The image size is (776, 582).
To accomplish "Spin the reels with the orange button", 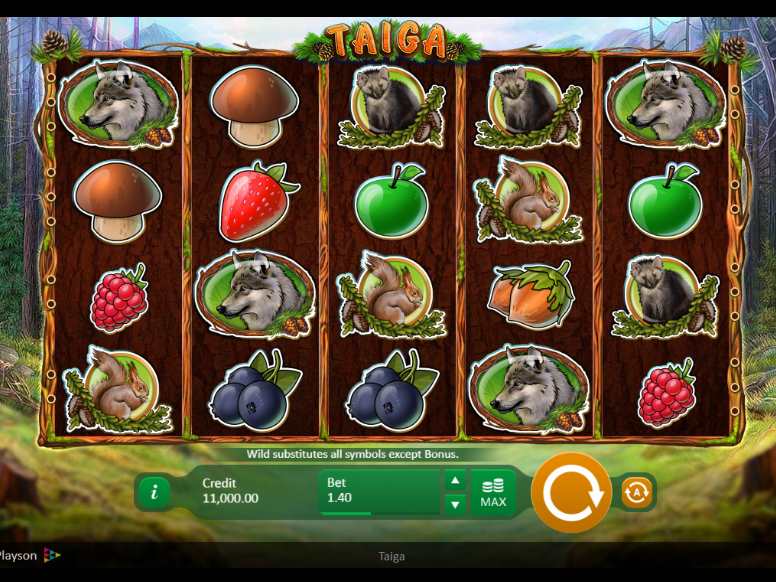I will (571, 492).
